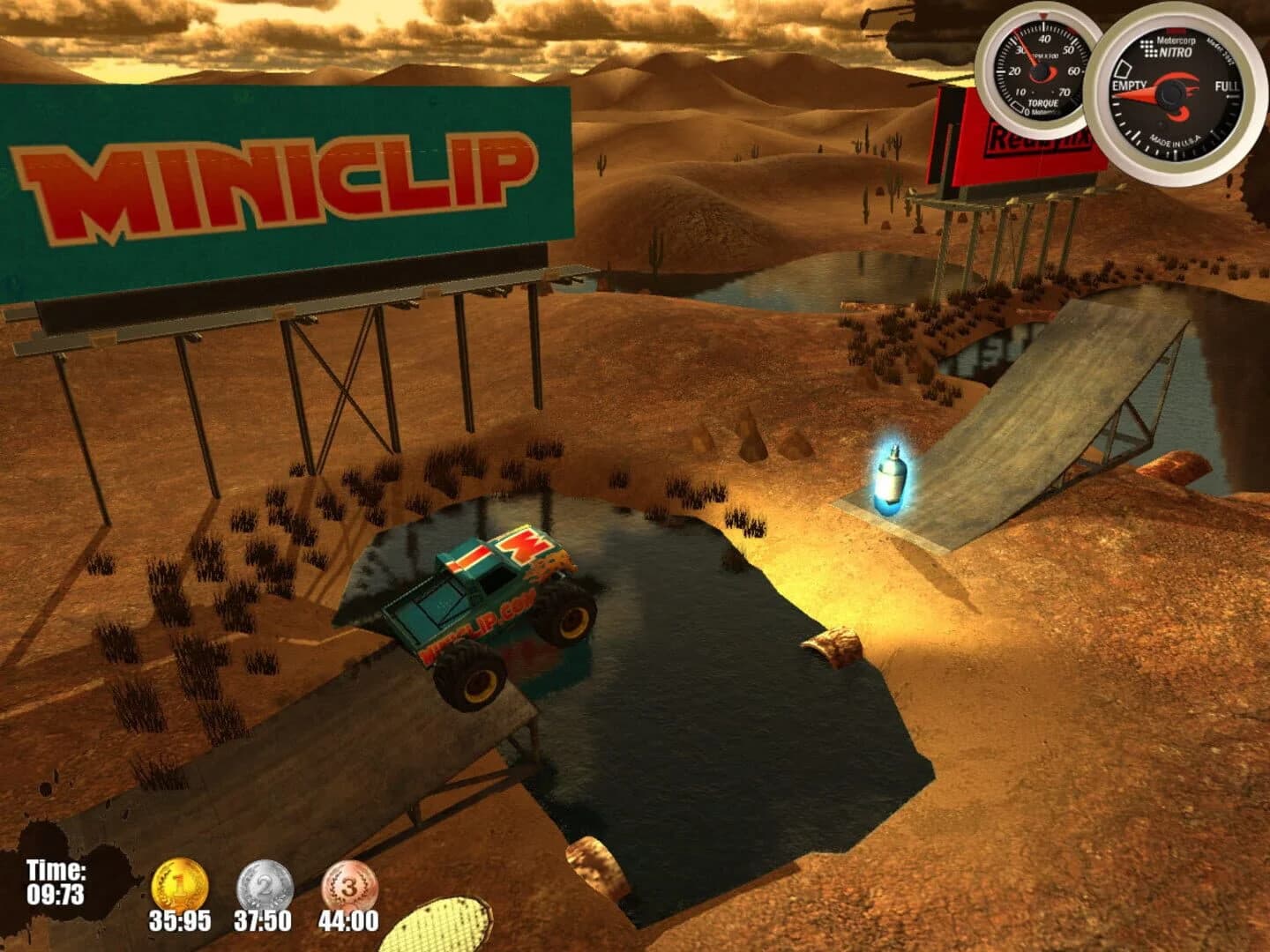1270x952 pixels.
Task: Expand the Time display showing 09:73
Action: pos(56,881)
